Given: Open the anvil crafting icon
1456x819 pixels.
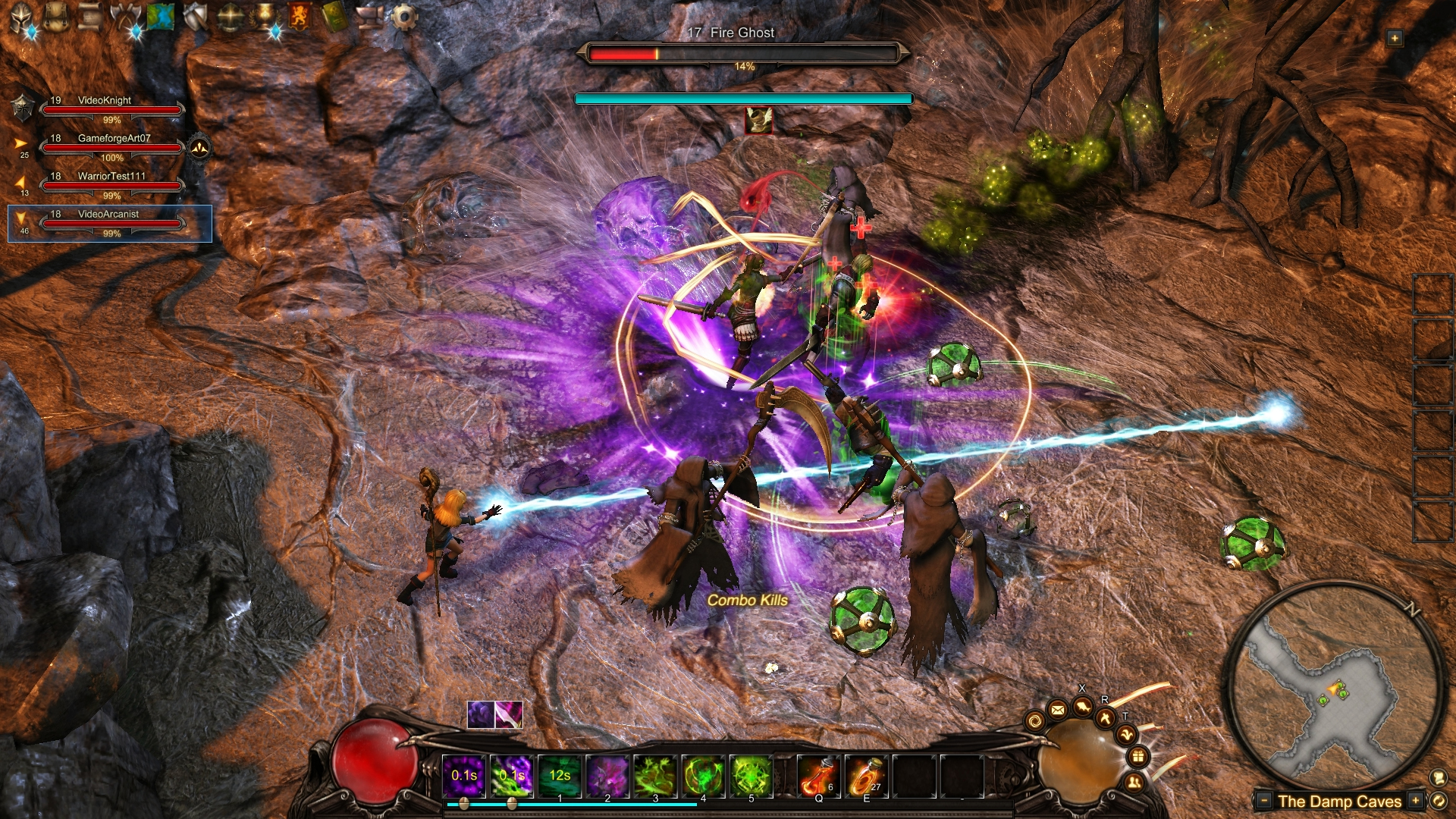Looking at the screenshot, I should [x=369, y=17].
